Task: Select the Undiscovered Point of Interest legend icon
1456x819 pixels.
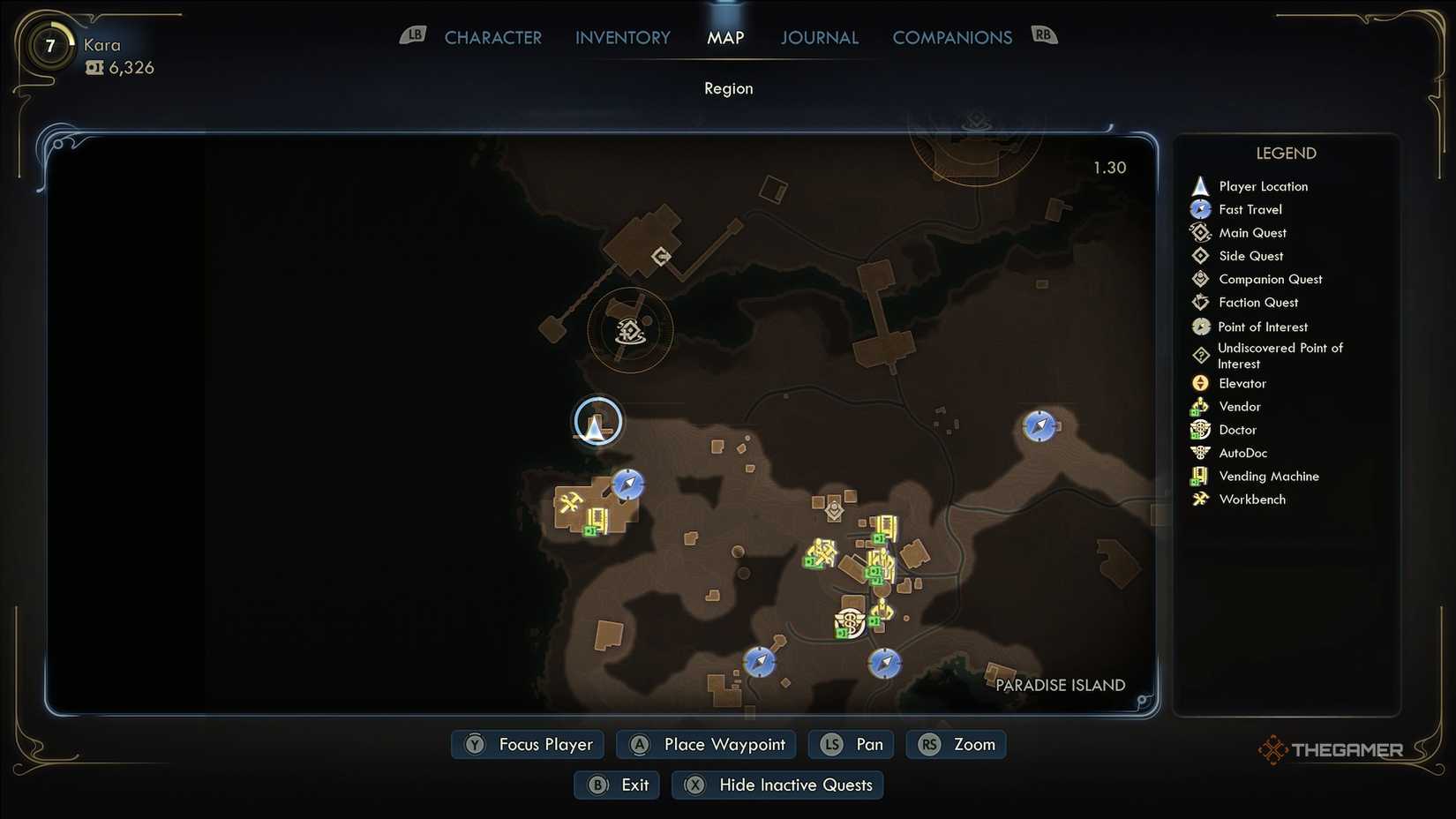Action: tap(1200, 355)
